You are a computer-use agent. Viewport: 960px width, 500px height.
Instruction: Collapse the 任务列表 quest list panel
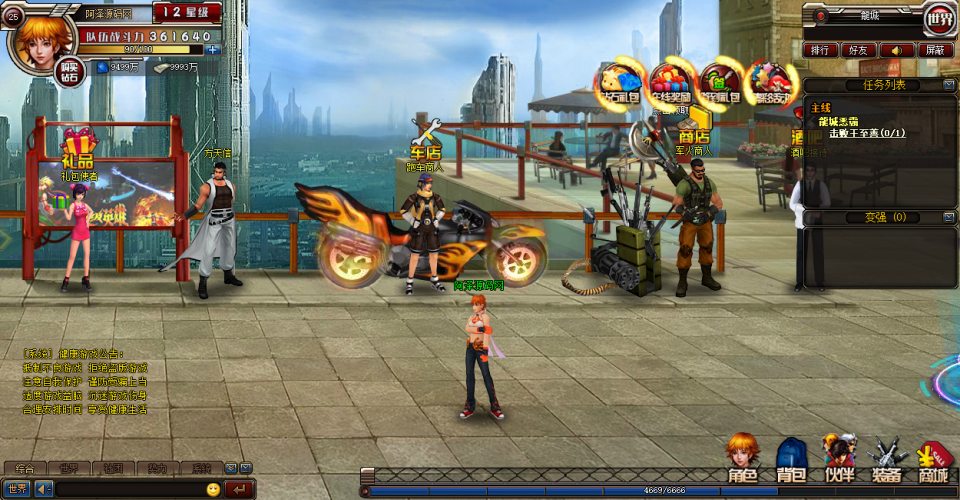point(946,85)
